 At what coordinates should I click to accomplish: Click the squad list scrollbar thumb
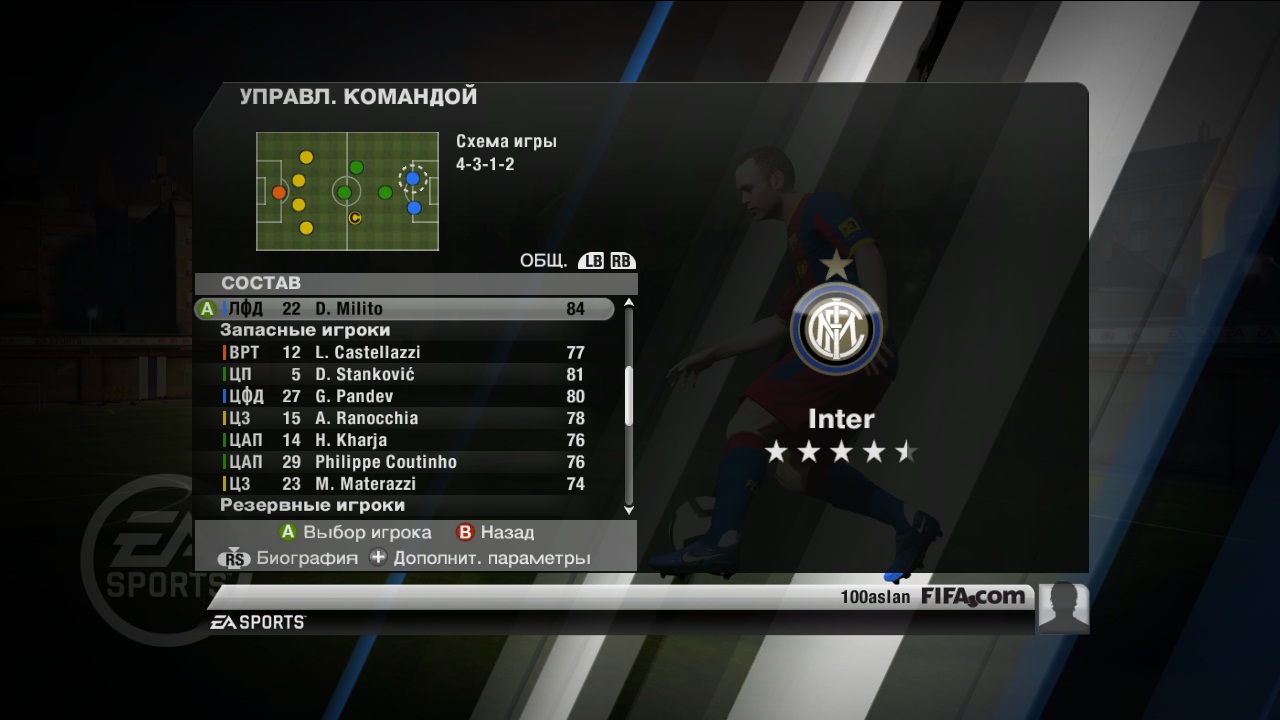pos(629,395)
